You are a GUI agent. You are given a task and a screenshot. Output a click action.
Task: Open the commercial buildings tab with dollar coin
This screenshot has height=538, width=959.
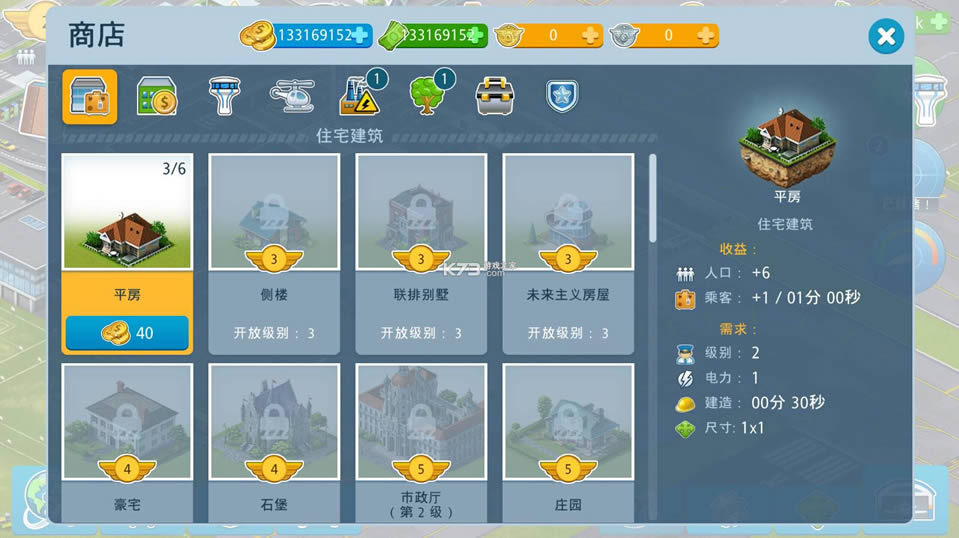pyautogui.click(x=157, y=96)
